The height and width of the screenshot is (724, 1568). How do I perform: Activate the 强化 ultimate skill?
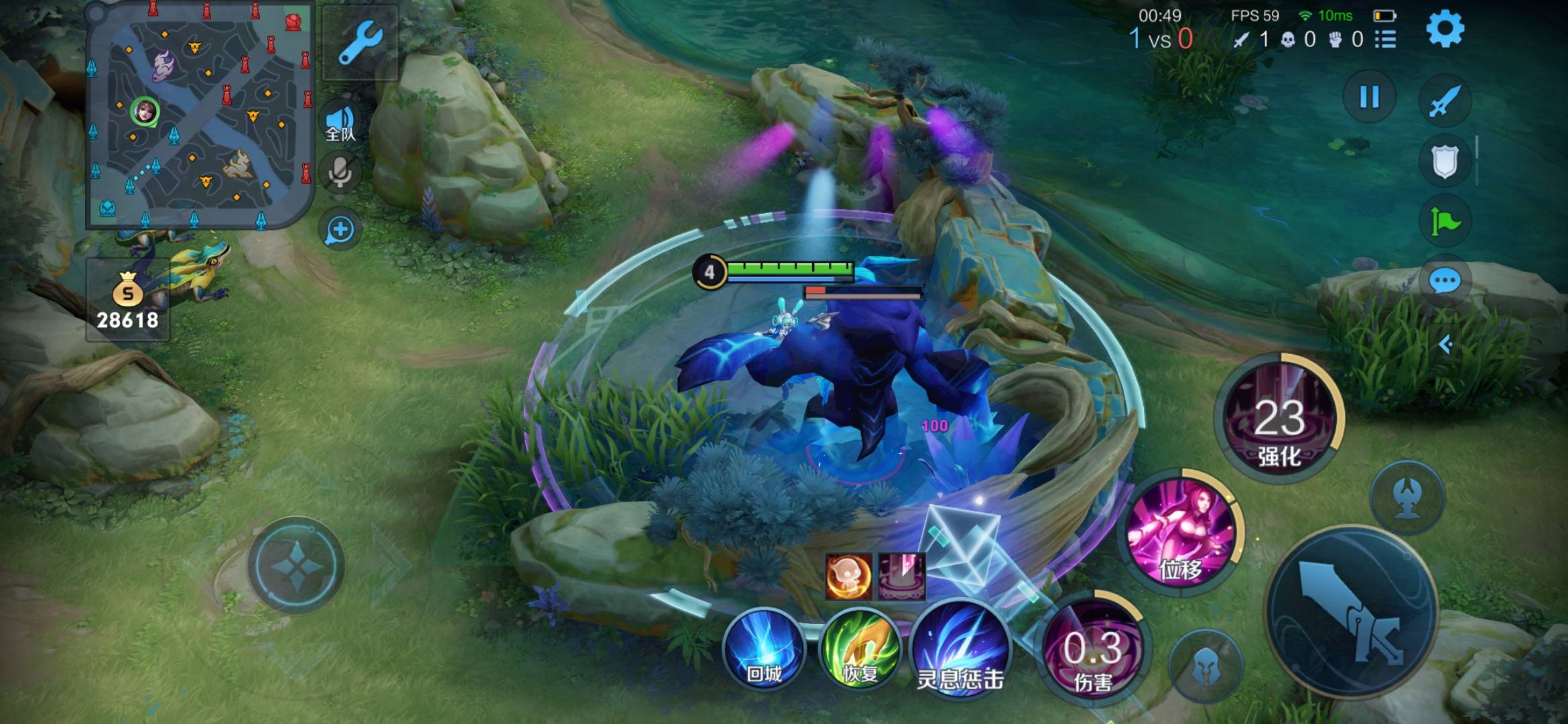[1279, 419]
